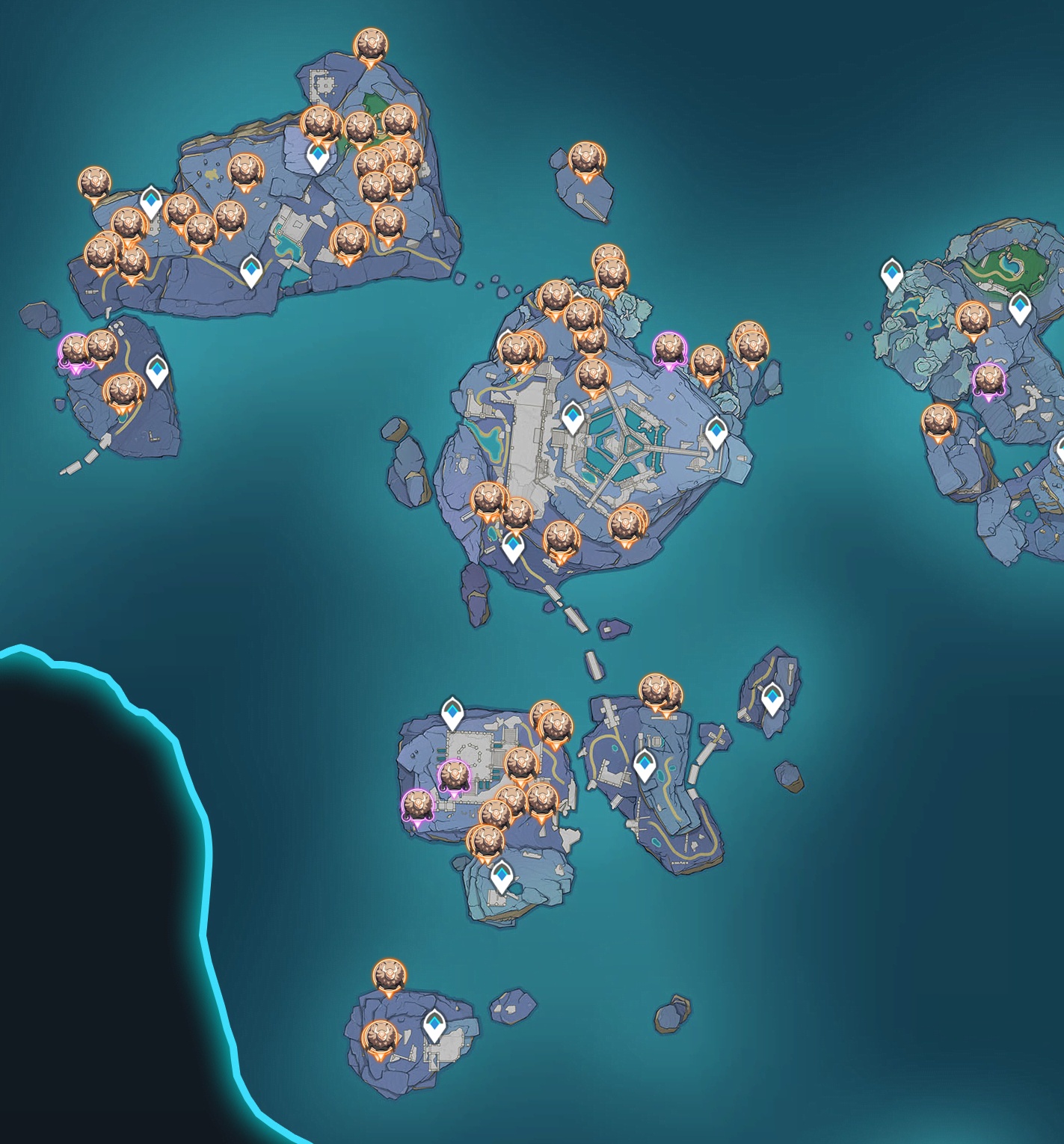1064x1144 pixels.
Task: Choose the waypoint at the central island's eastern pier
Action: [716, 432]
